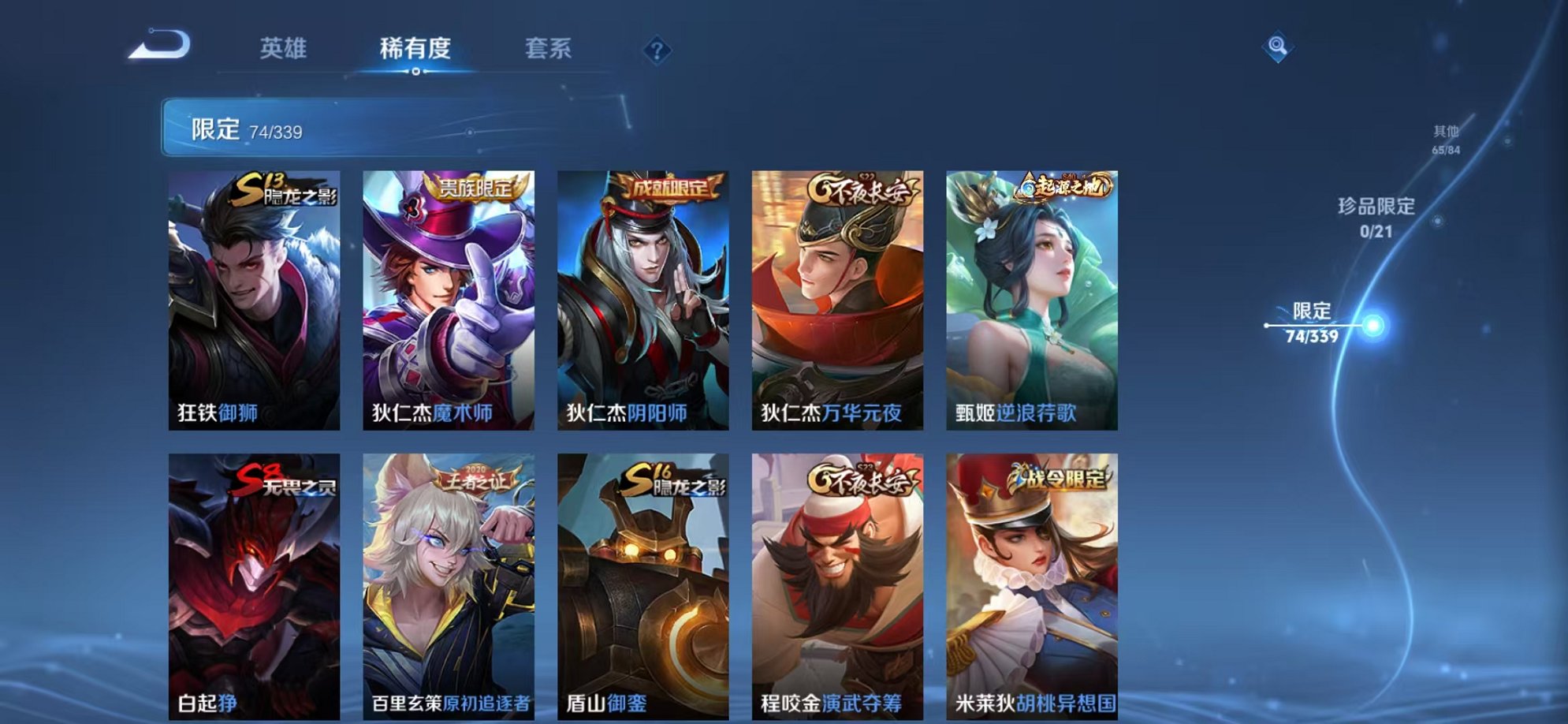Click the 成就限定 badge on 狄仁杰阴阳师
This screenshot has width=1568, height=724.
pos(669,187)
